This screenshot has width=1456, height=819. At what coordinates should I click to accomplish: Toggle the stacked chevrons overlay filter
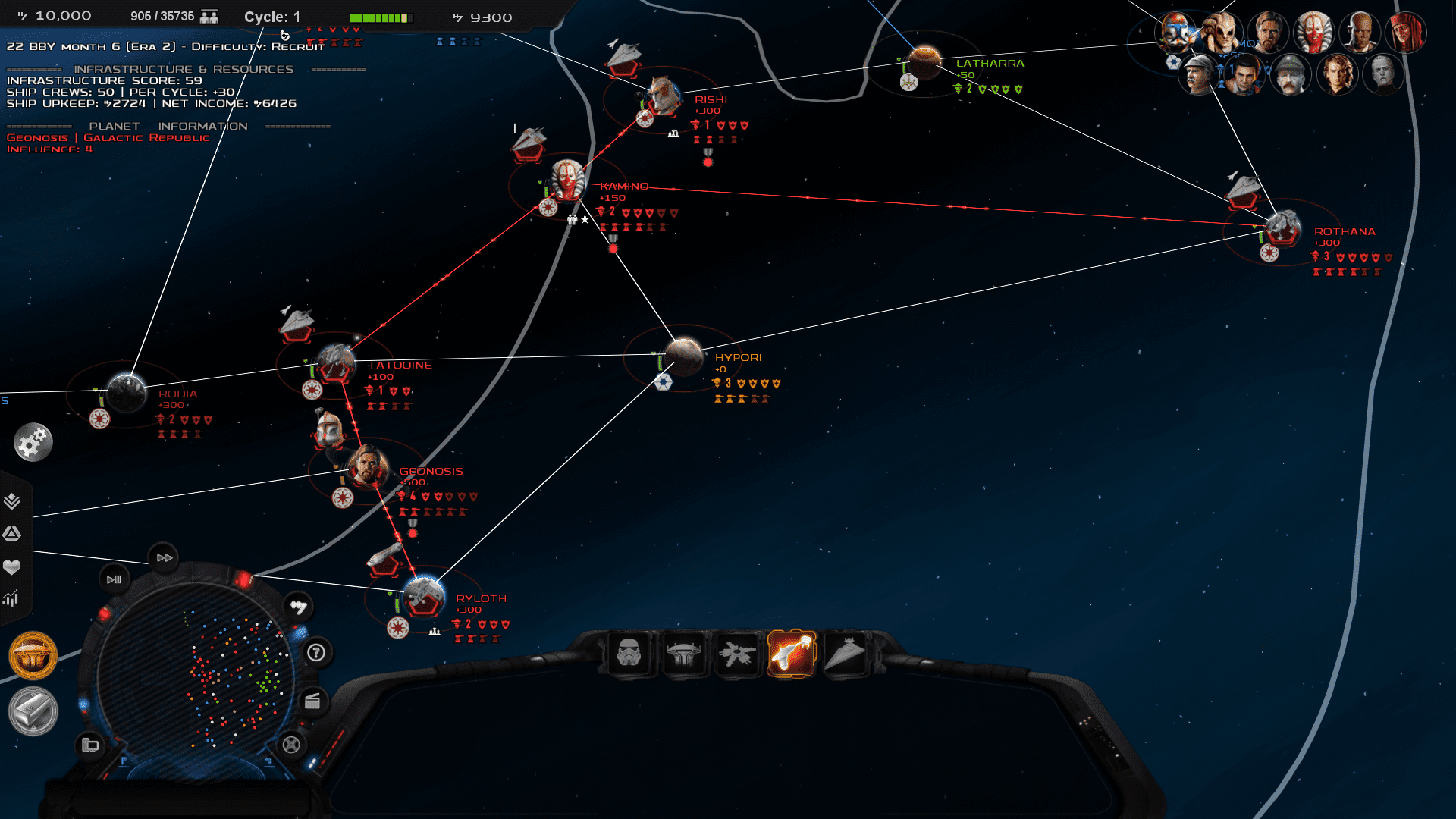click(x=11, y=501)
